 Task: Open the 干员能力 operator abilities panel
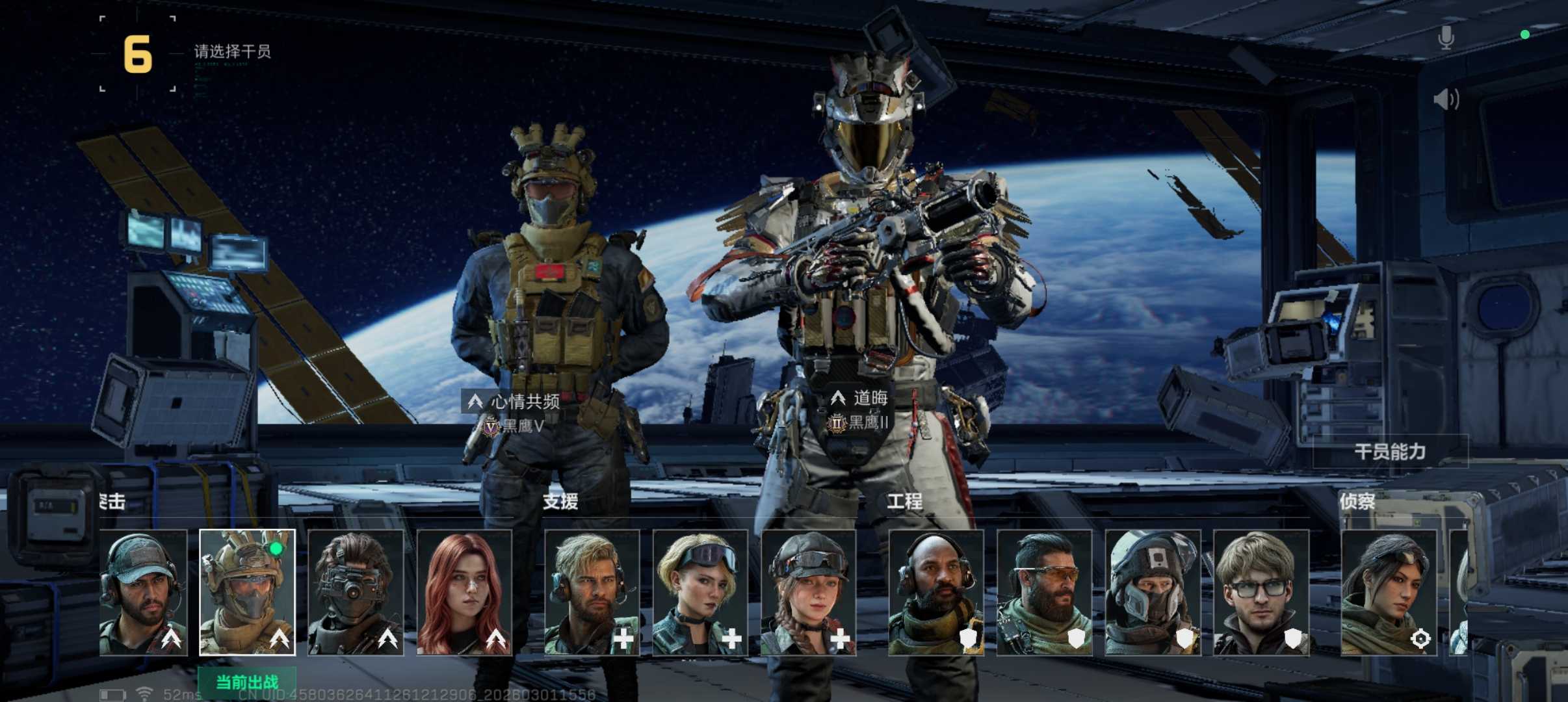[x=1390, y=452]
